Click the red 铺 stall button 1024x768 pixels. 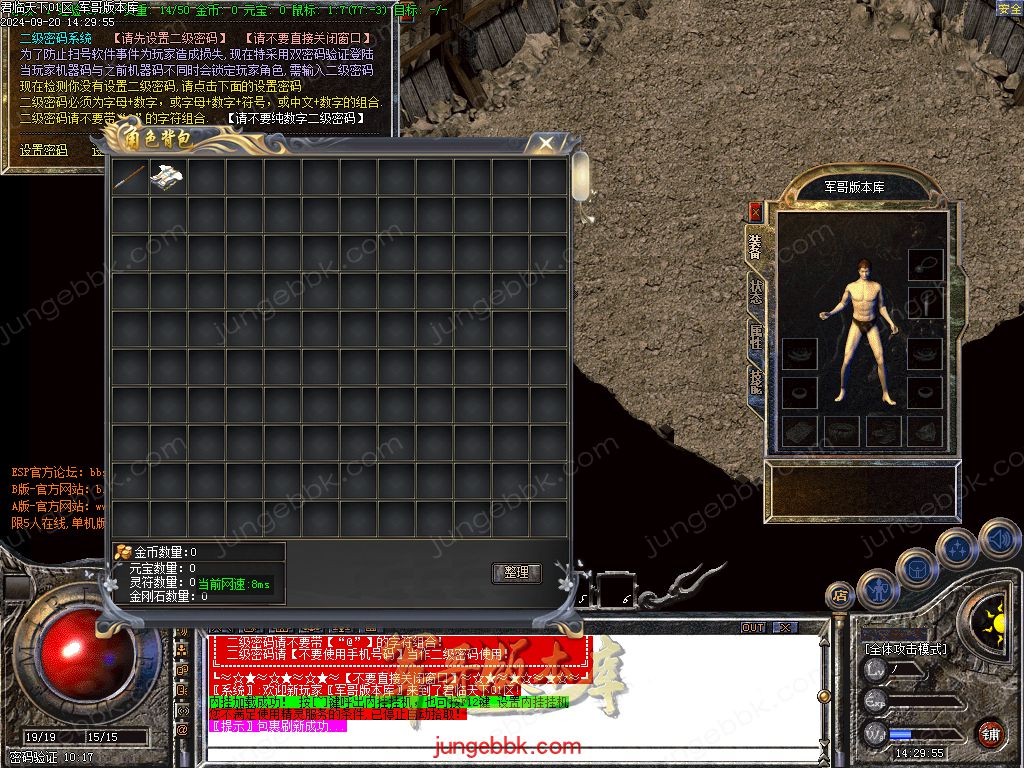point(990,733)
